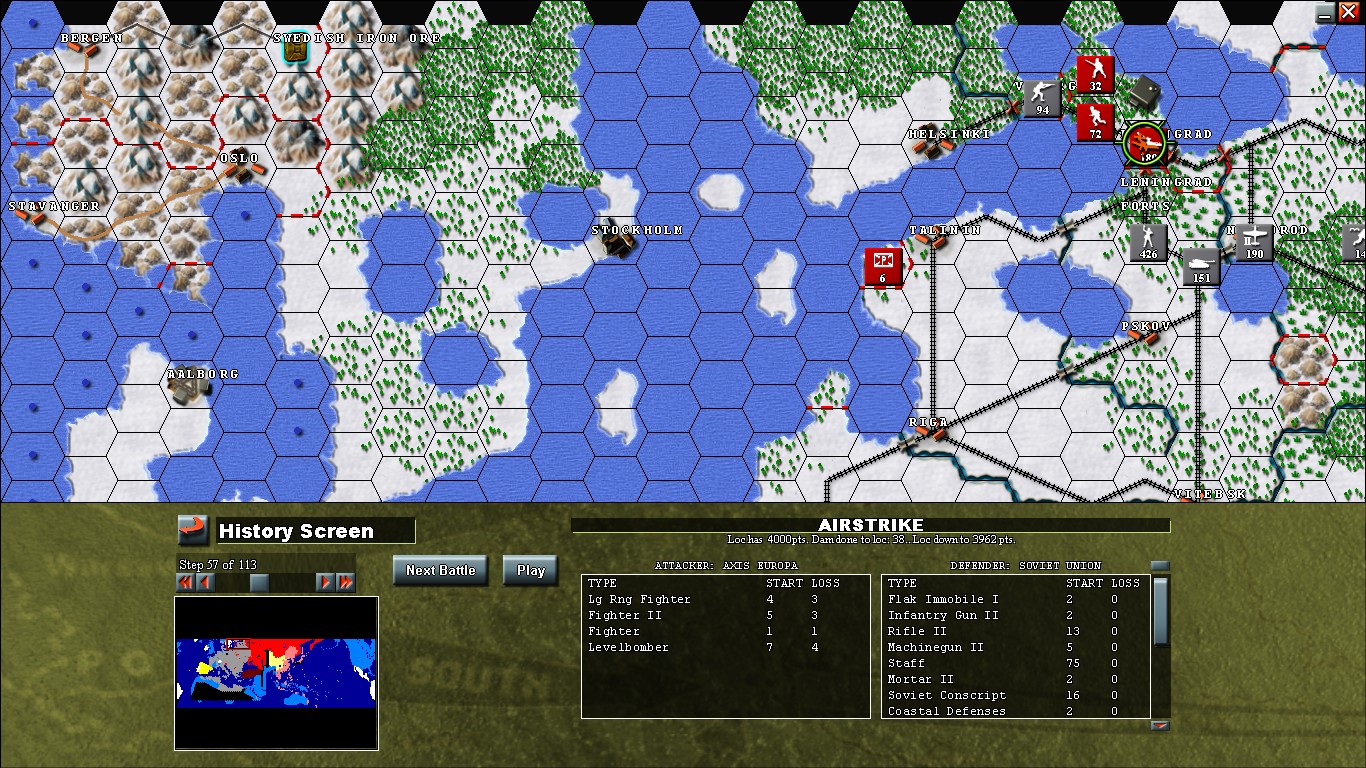Click the tank unit showing 151
1366x768 pixels.
coord(1200,264)
